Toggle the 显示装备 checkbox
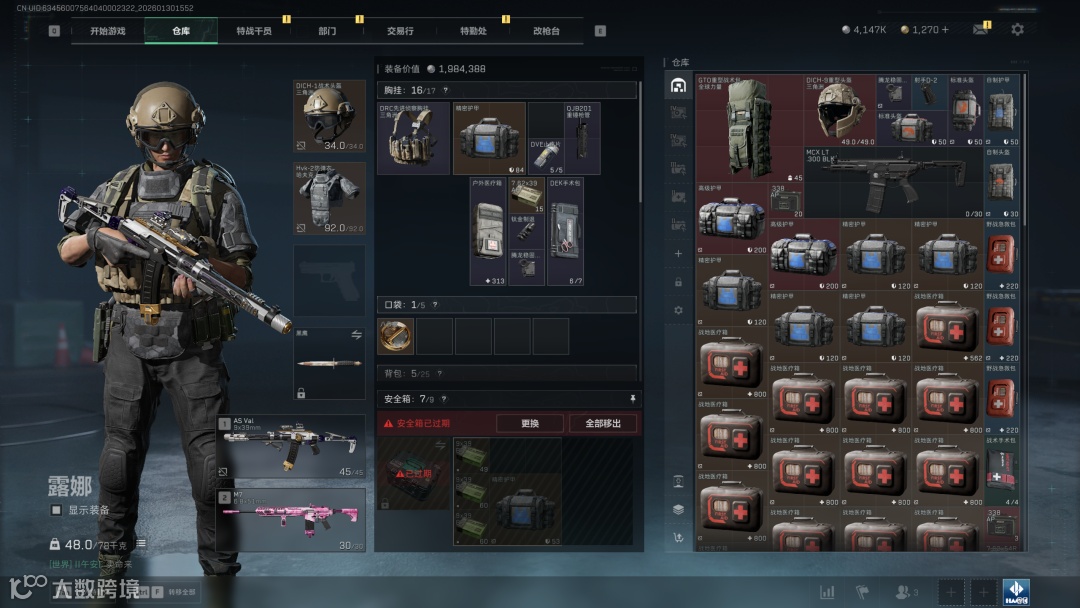Image resolution: width=1080 pixels, height=608 pixels. (x=57, y=510)
